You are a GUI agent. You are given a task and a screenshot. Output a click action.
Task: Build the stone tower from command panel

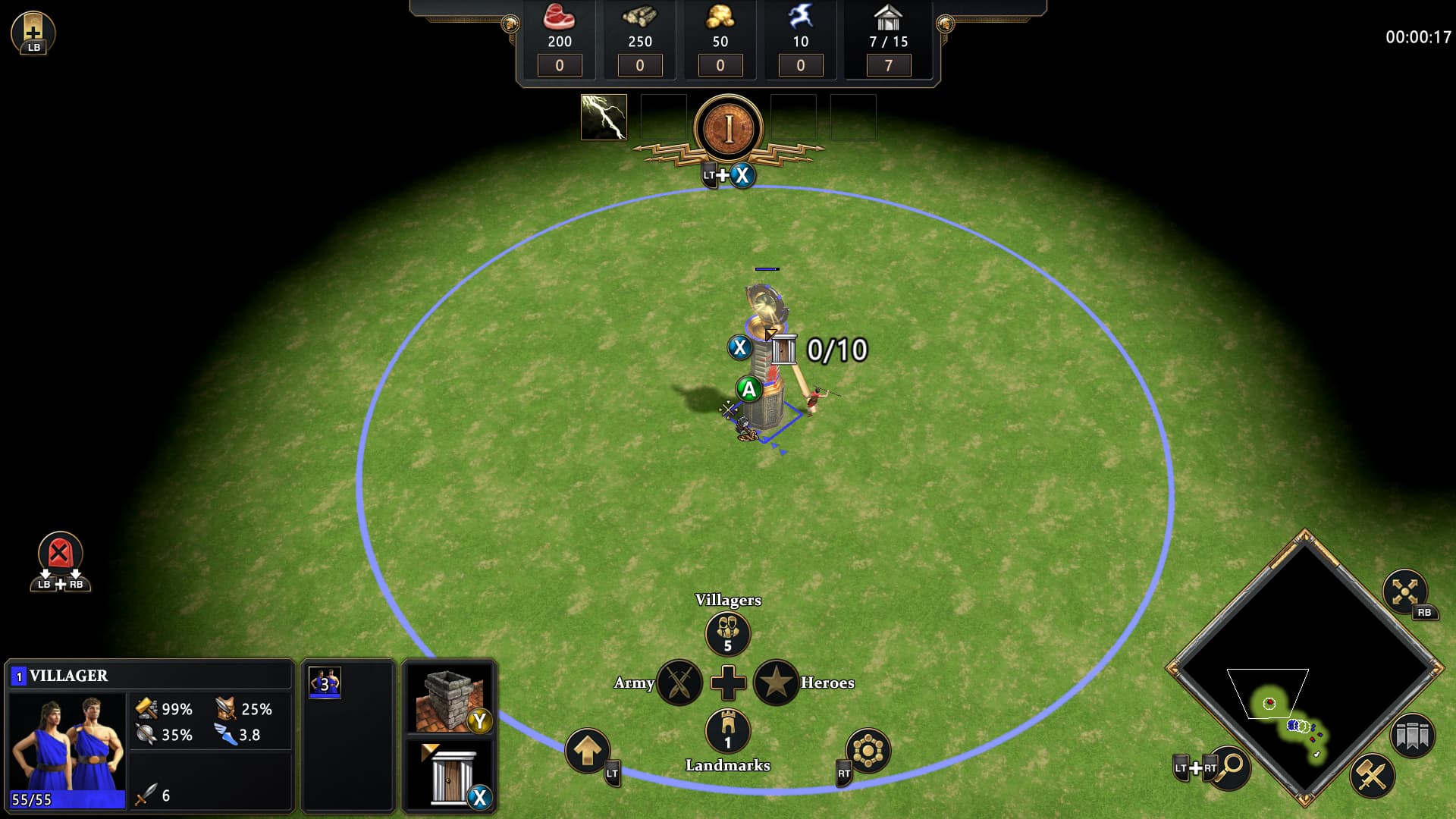pos(449,699)
